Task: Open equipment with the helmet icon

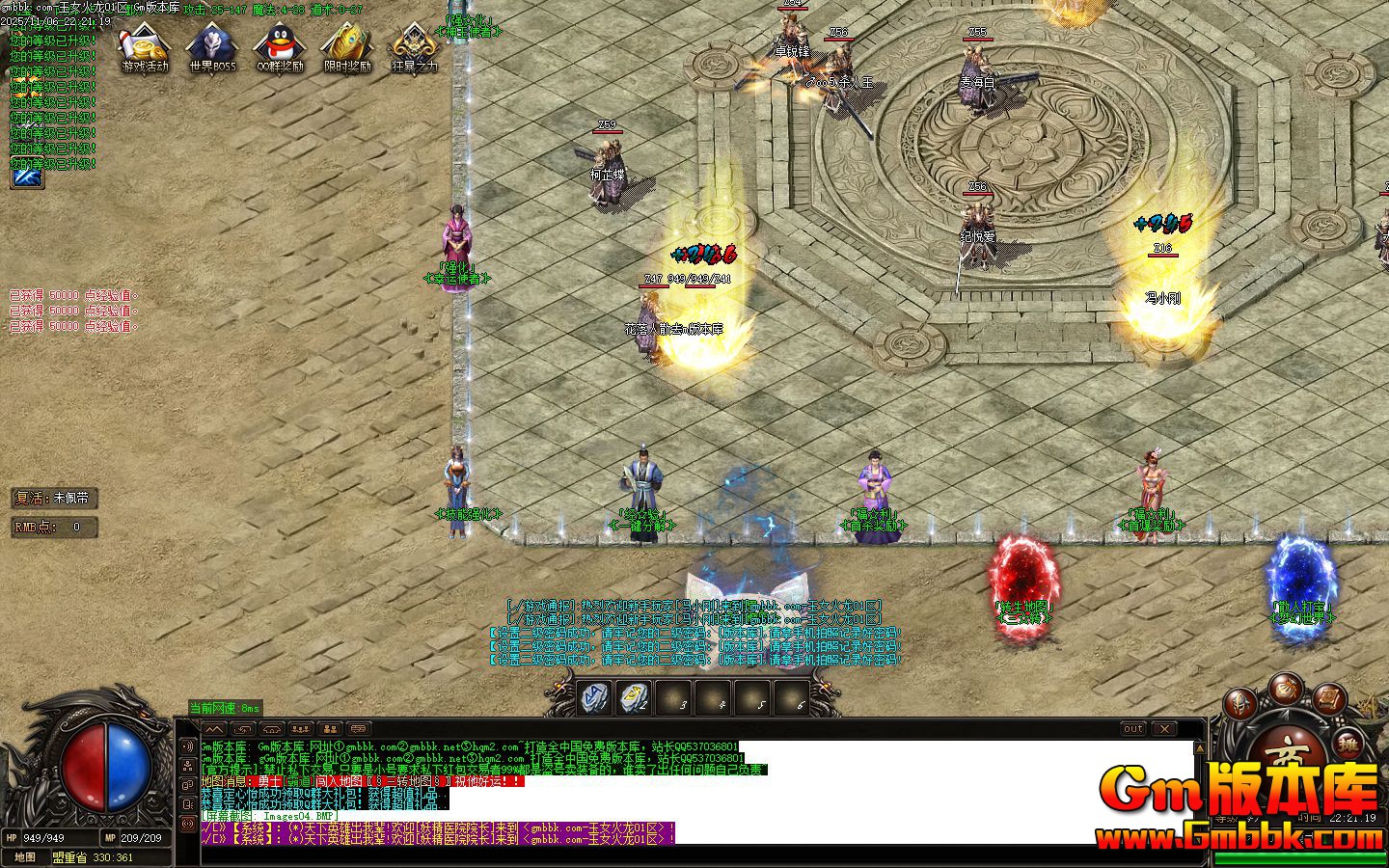Action: tap(1238, 701)
